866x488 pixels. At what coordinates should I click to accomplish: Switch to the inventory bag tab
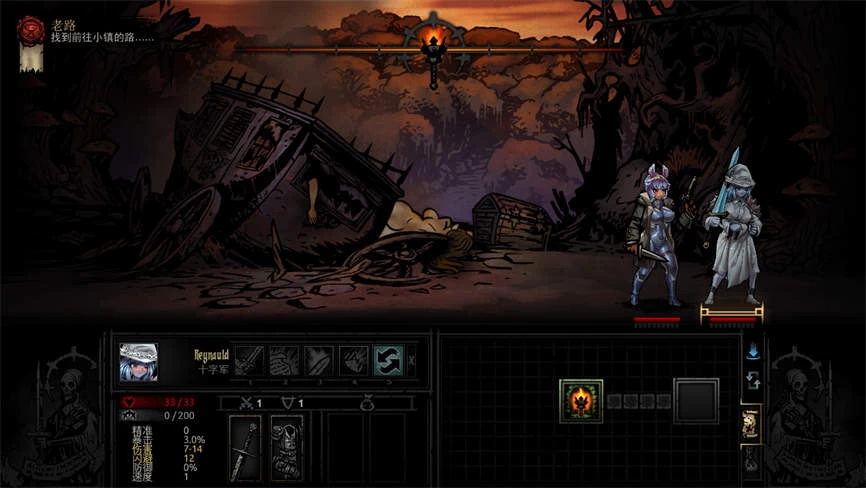[x=752, y=461]
